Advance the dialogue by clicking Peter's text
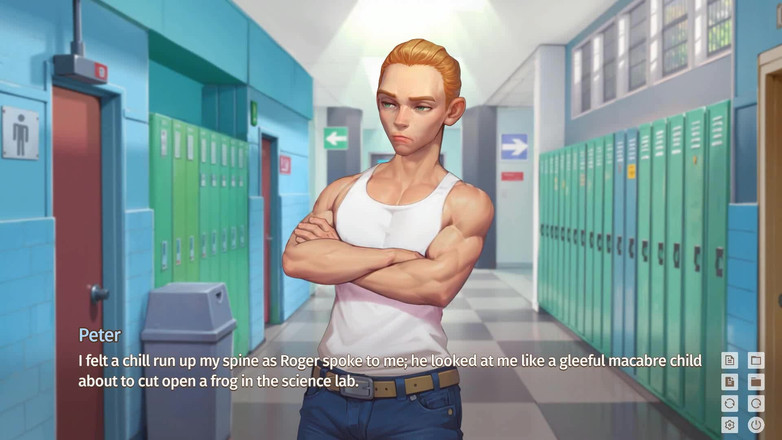Image resolution: width=782 pixels, height=440 pixels. tap(390, 370)
